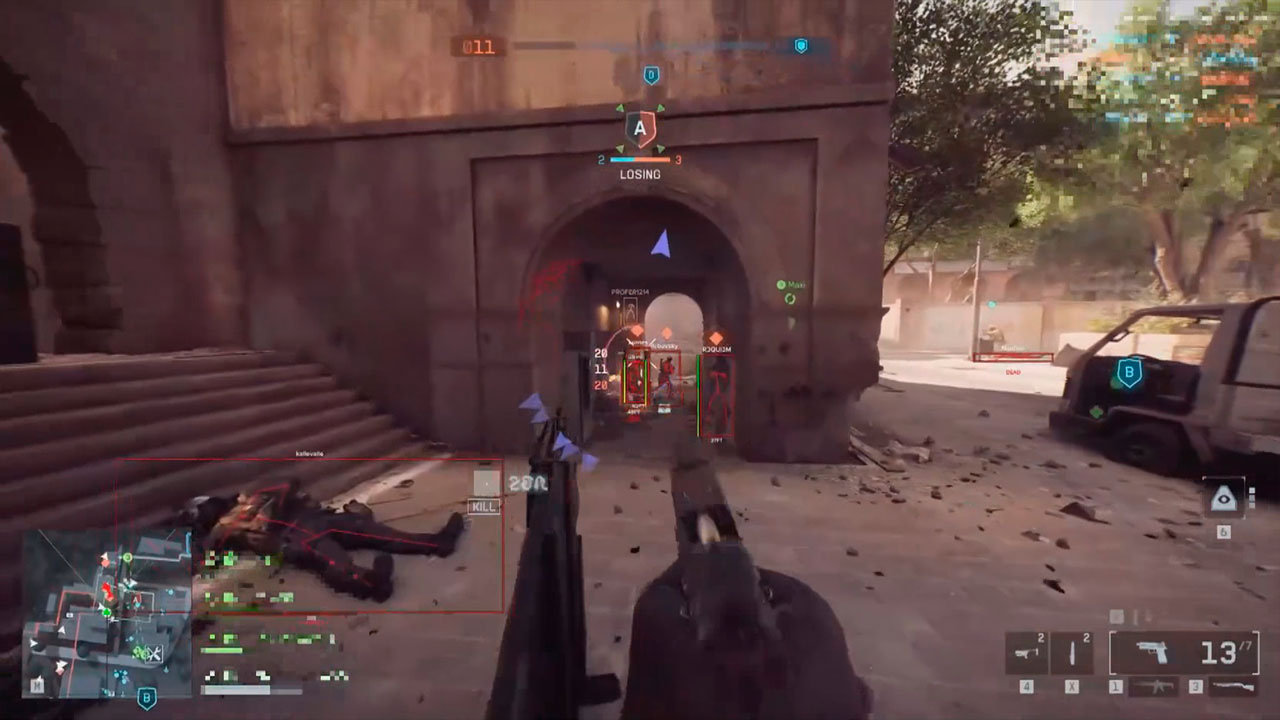Select the objective A capture marker
1280x720 pixels.
(x=640, y=129)
